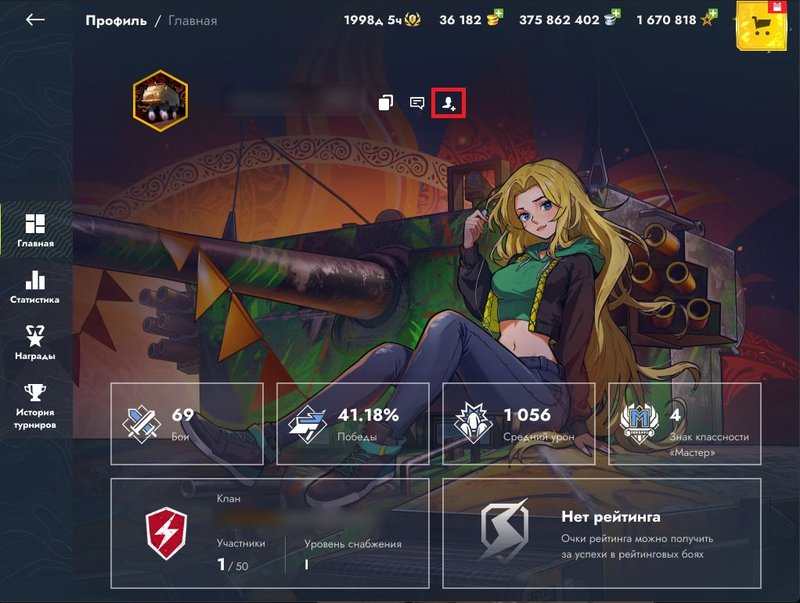The height and width of the screenshot is (603, 800).
Task: Open the shop cart button
Action: (766, 27)
